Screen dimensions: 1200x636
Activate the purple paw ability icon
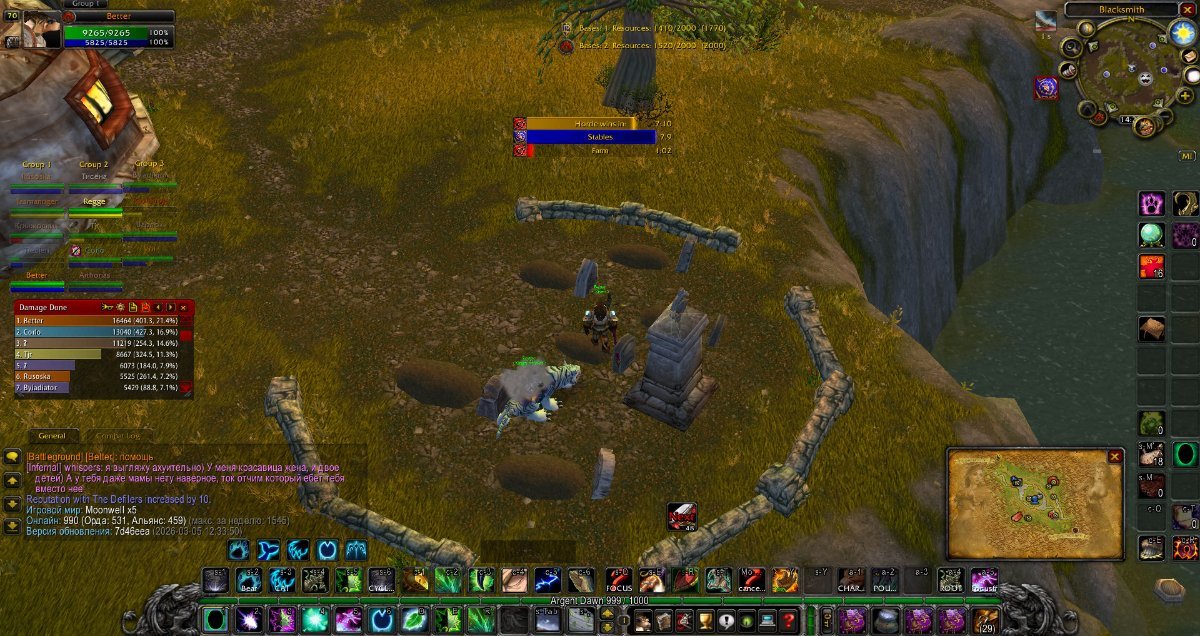[1152, 204]
